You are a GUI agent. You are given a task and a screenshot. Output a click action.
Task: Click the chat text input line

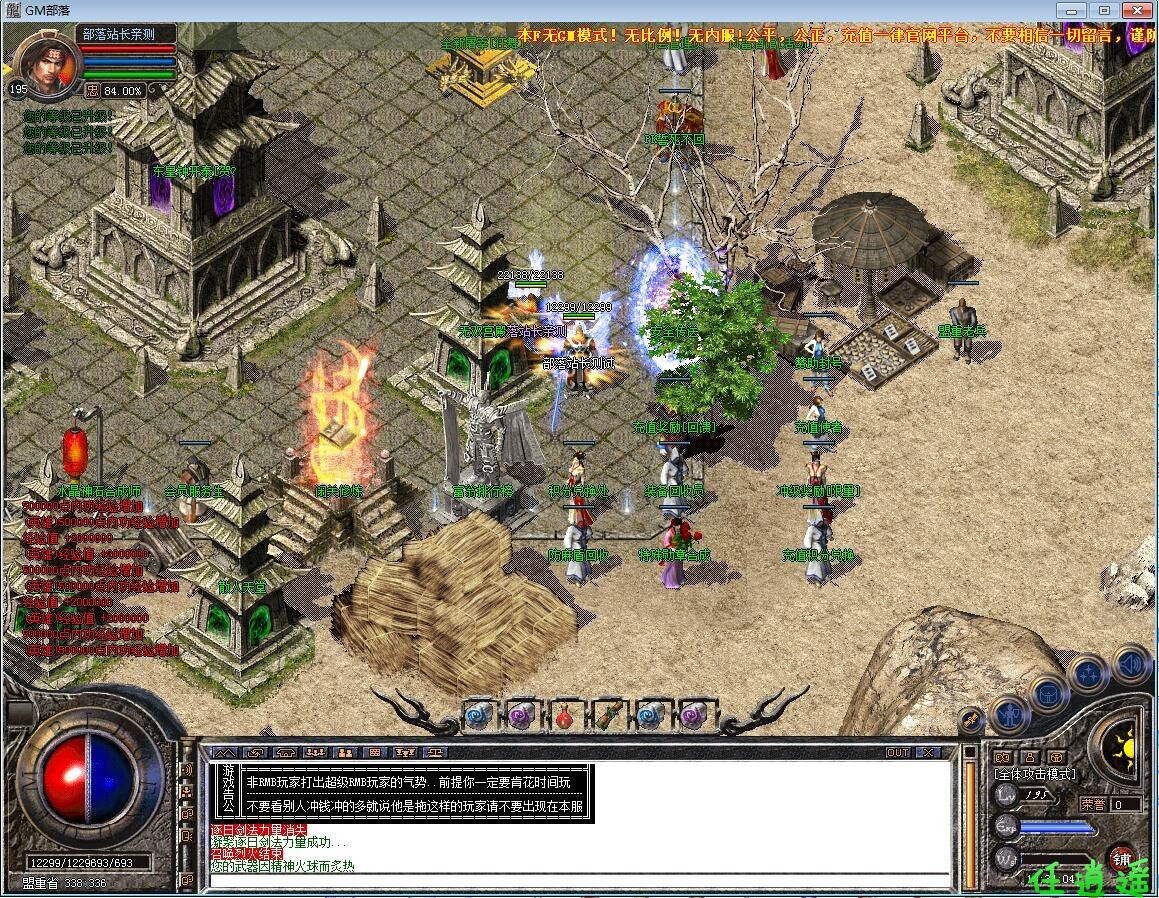[580, 881]
